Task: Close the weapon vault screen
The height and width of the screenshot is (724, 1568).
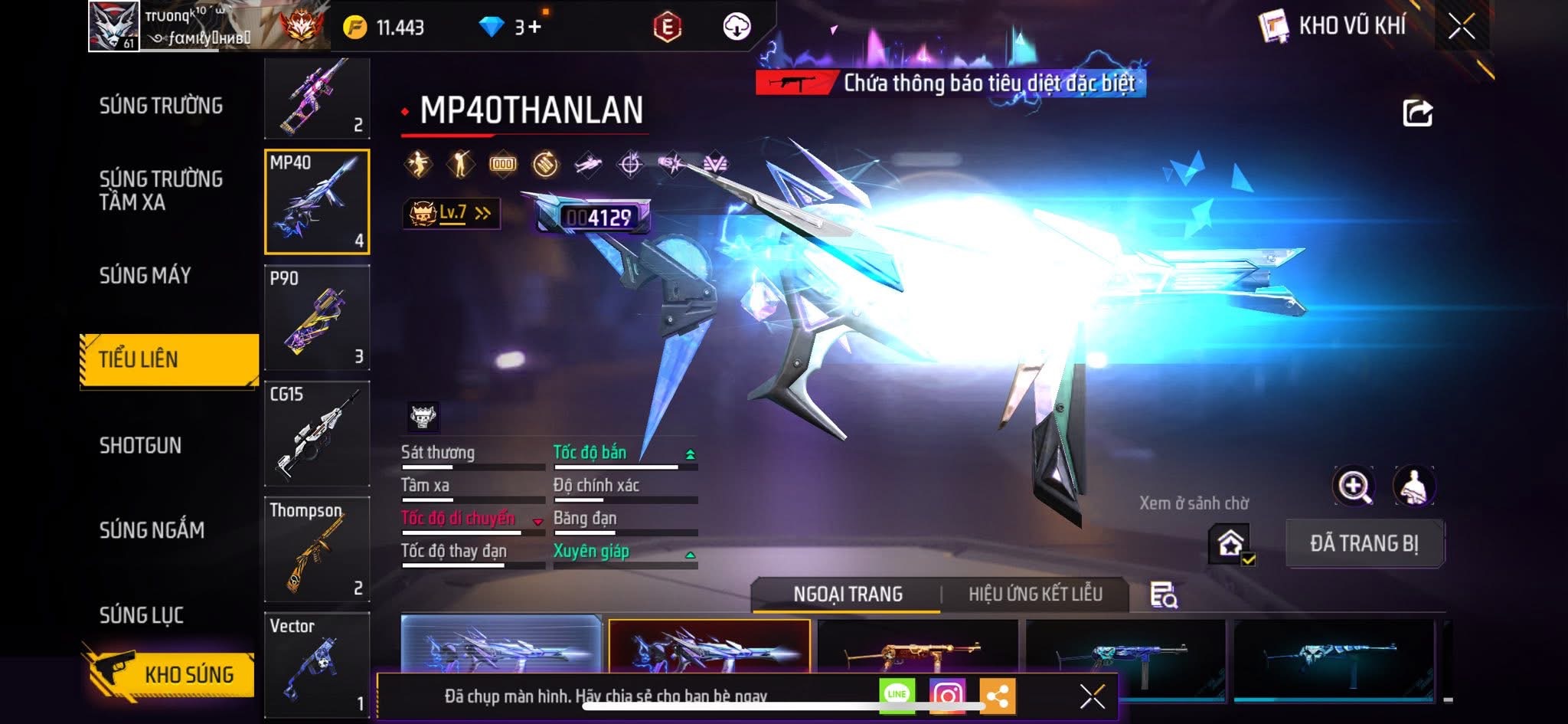Action: [x=1461, y=27]
